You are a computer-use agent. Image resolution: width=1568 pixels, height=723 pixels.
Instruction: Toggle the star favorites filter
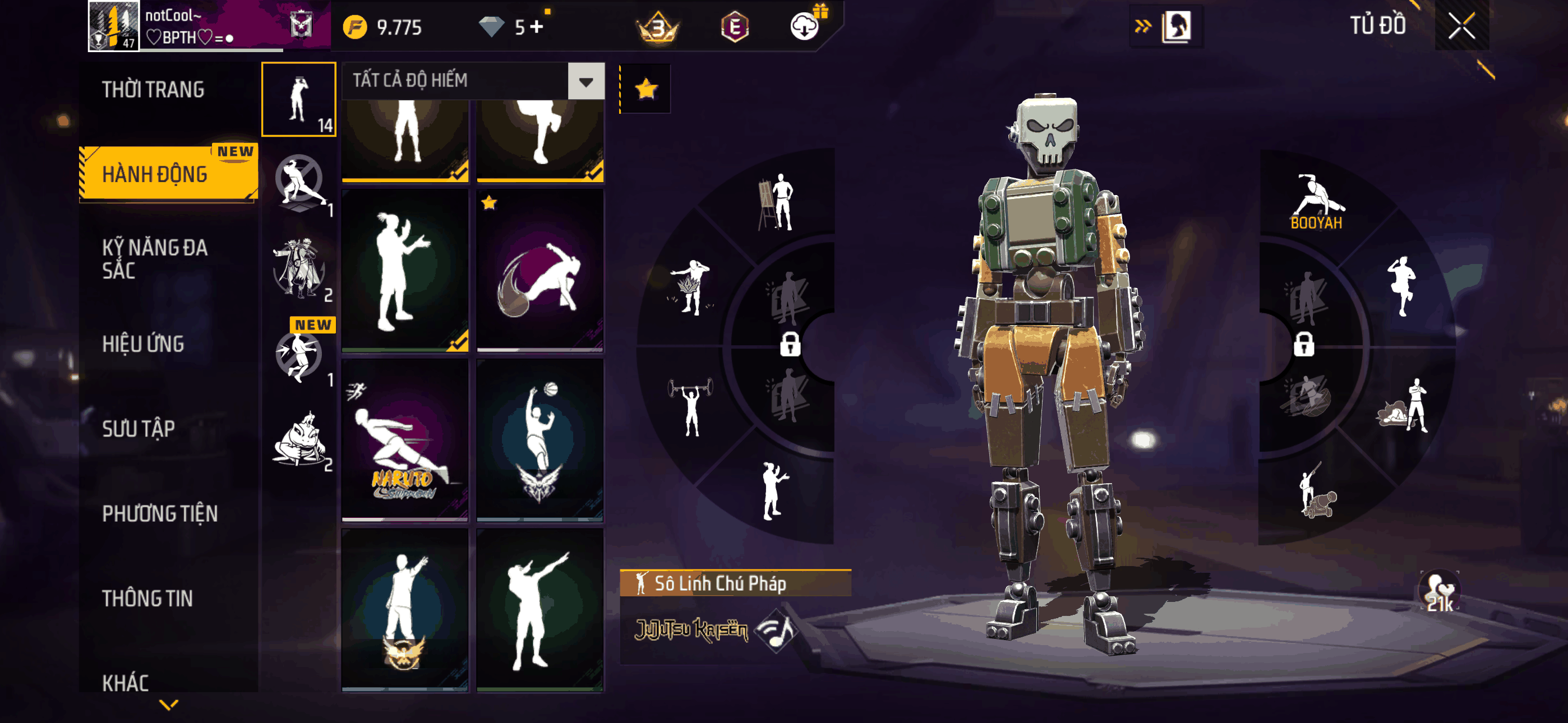click(646, 90)
